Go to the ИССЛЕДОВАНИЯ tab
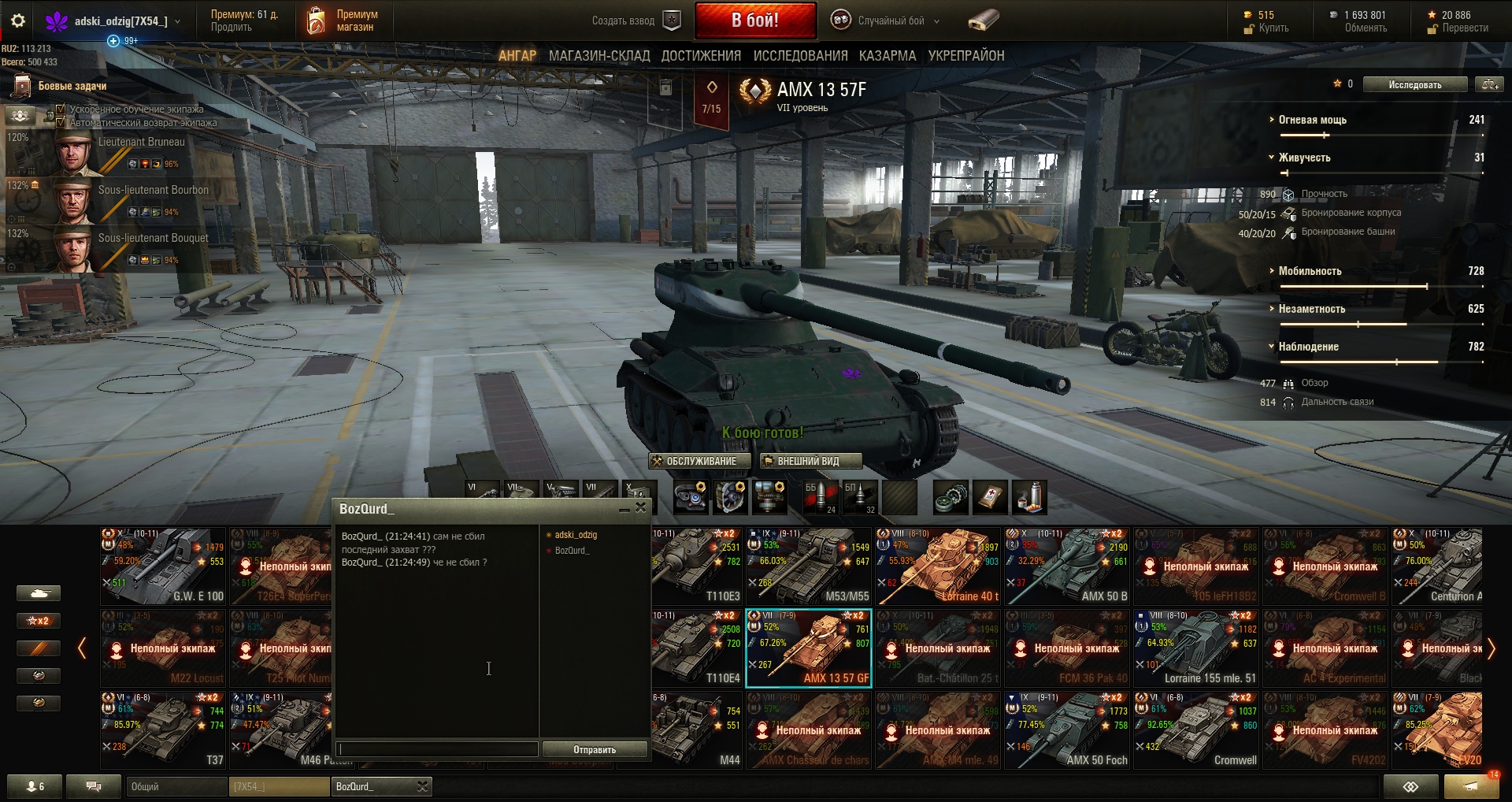Image resolution: width=1512 pixels, height=802 pixels. pos(800,56)
